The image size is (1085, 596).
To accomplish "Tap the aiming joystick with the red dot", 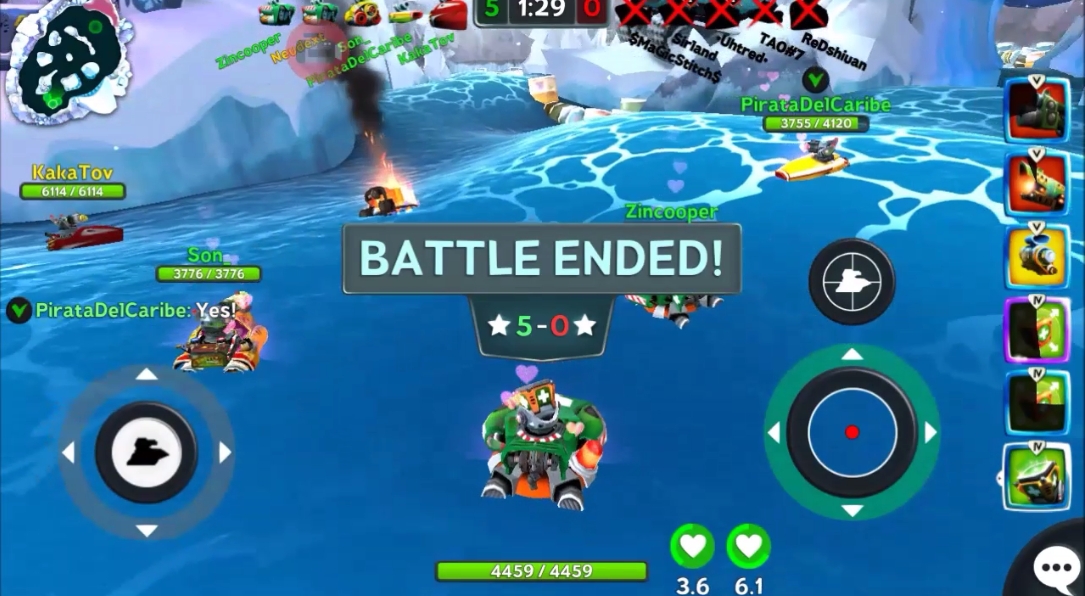I will (x=851, y=432).
